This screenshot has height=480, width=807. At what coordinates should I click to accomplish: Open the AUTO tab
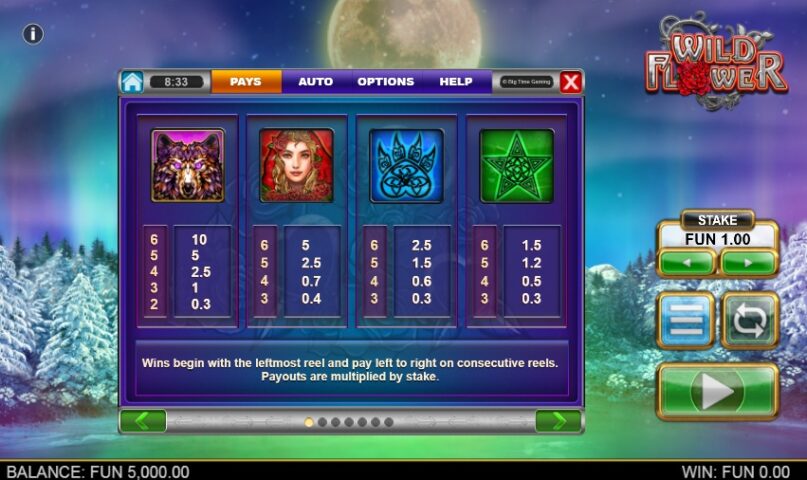click(315, 82)
